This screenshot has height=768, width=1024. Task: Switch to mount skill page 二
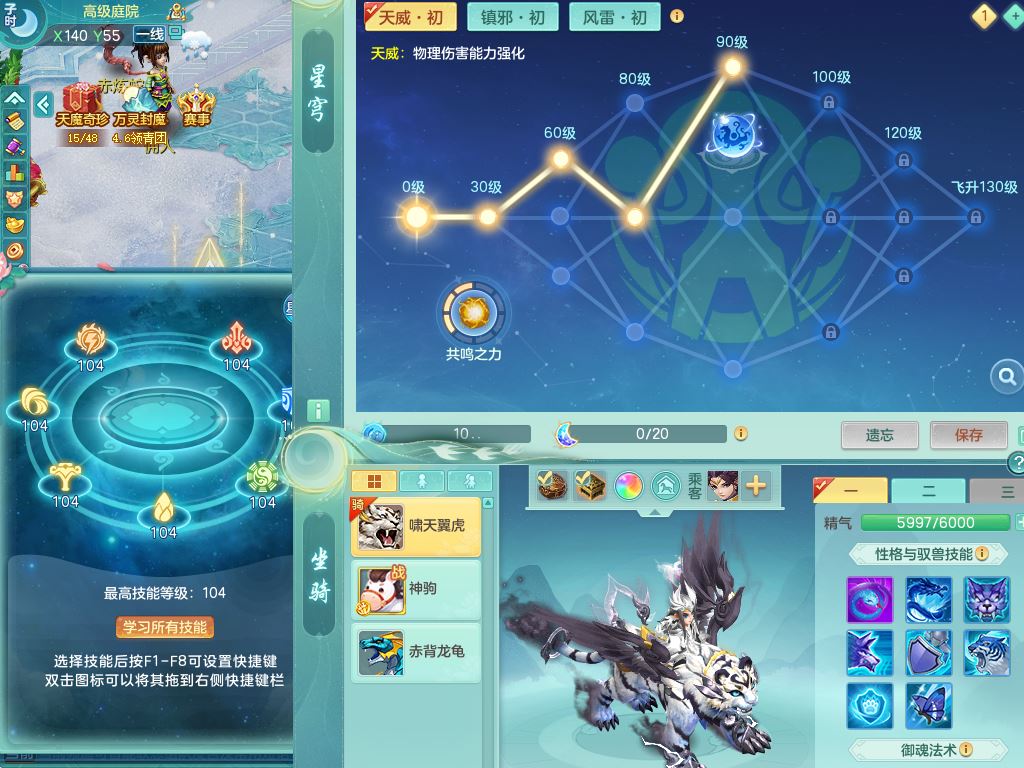point(928,492)
